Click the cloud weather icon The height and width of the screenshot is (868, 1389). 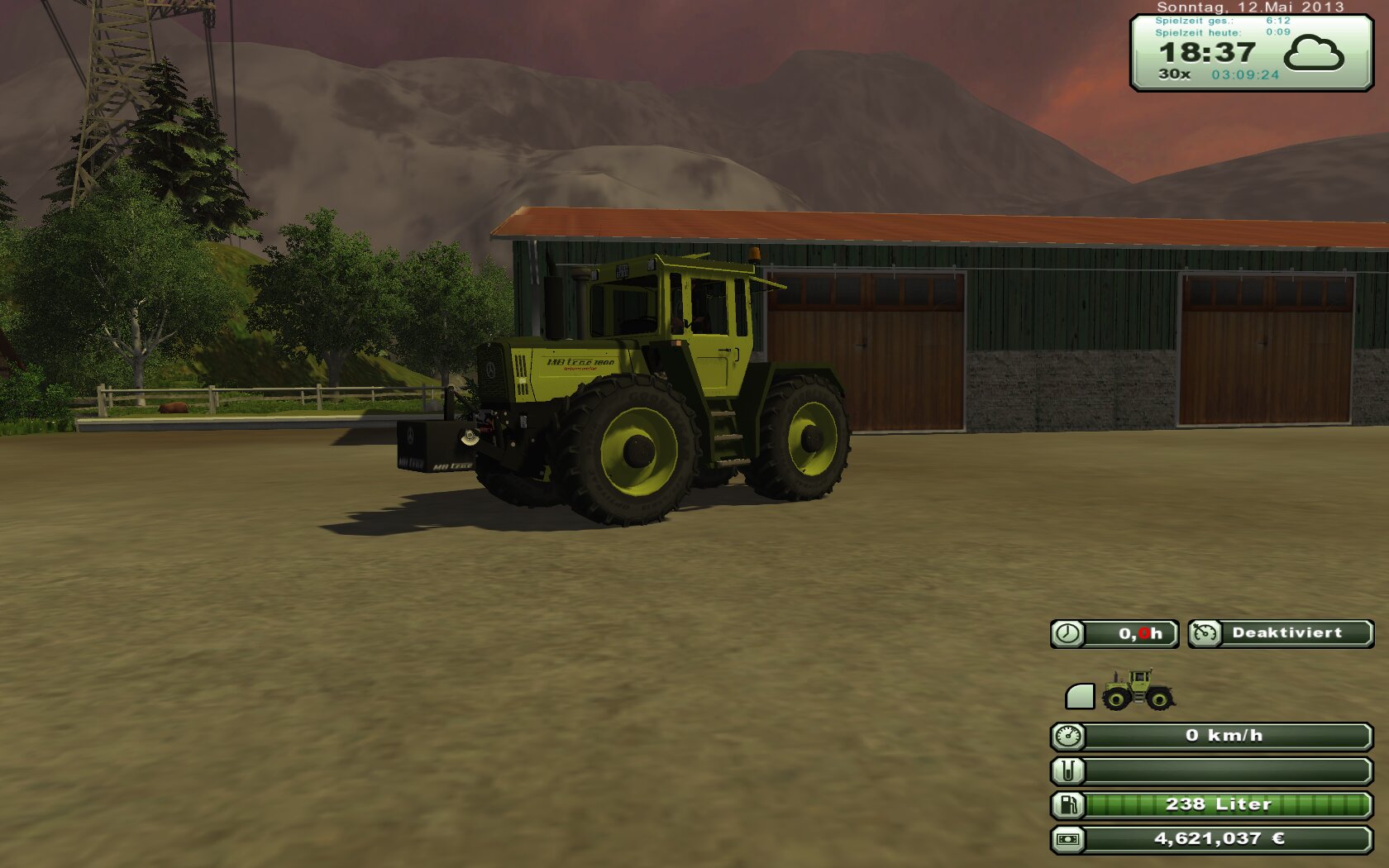1313,54
